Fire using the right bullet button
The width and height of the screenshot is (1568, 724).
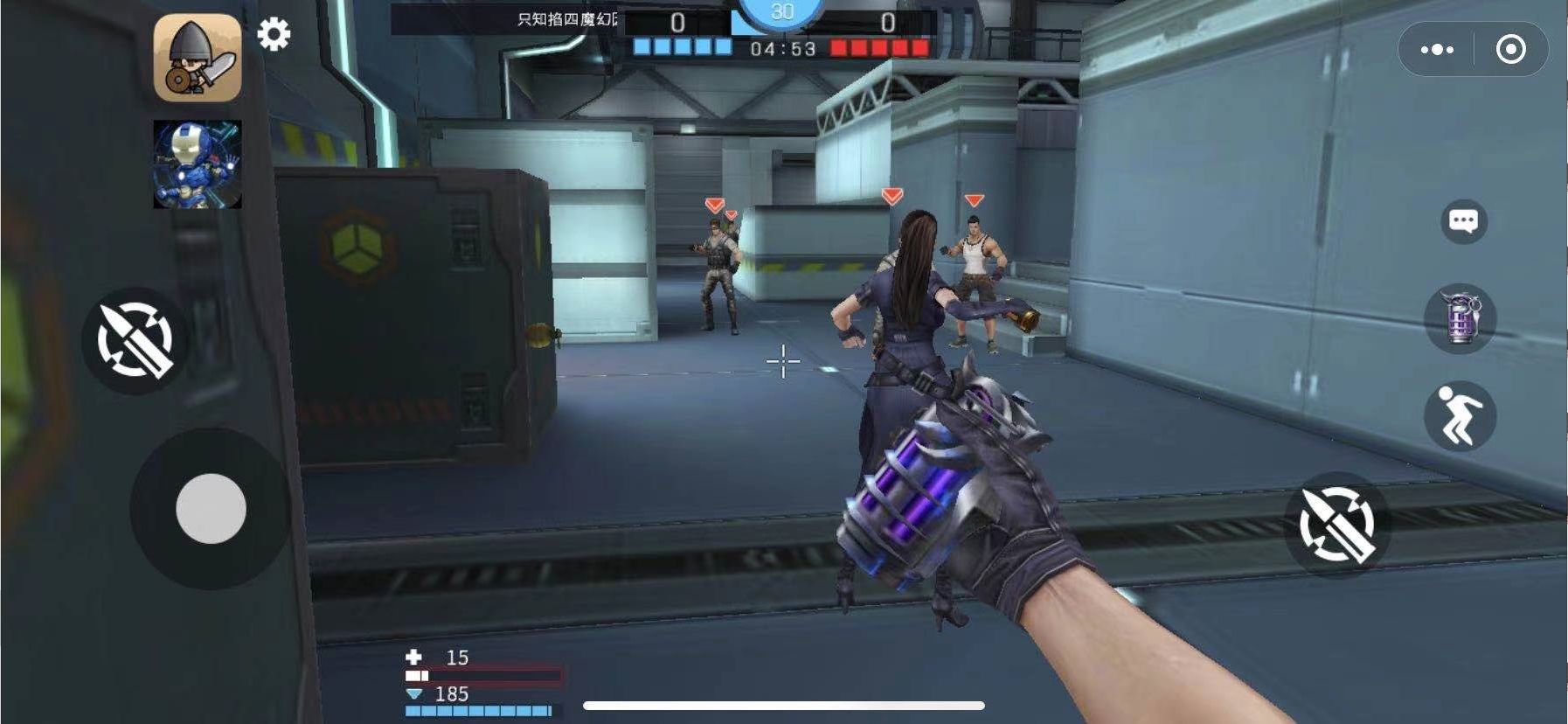click(x=1337, y=524)
